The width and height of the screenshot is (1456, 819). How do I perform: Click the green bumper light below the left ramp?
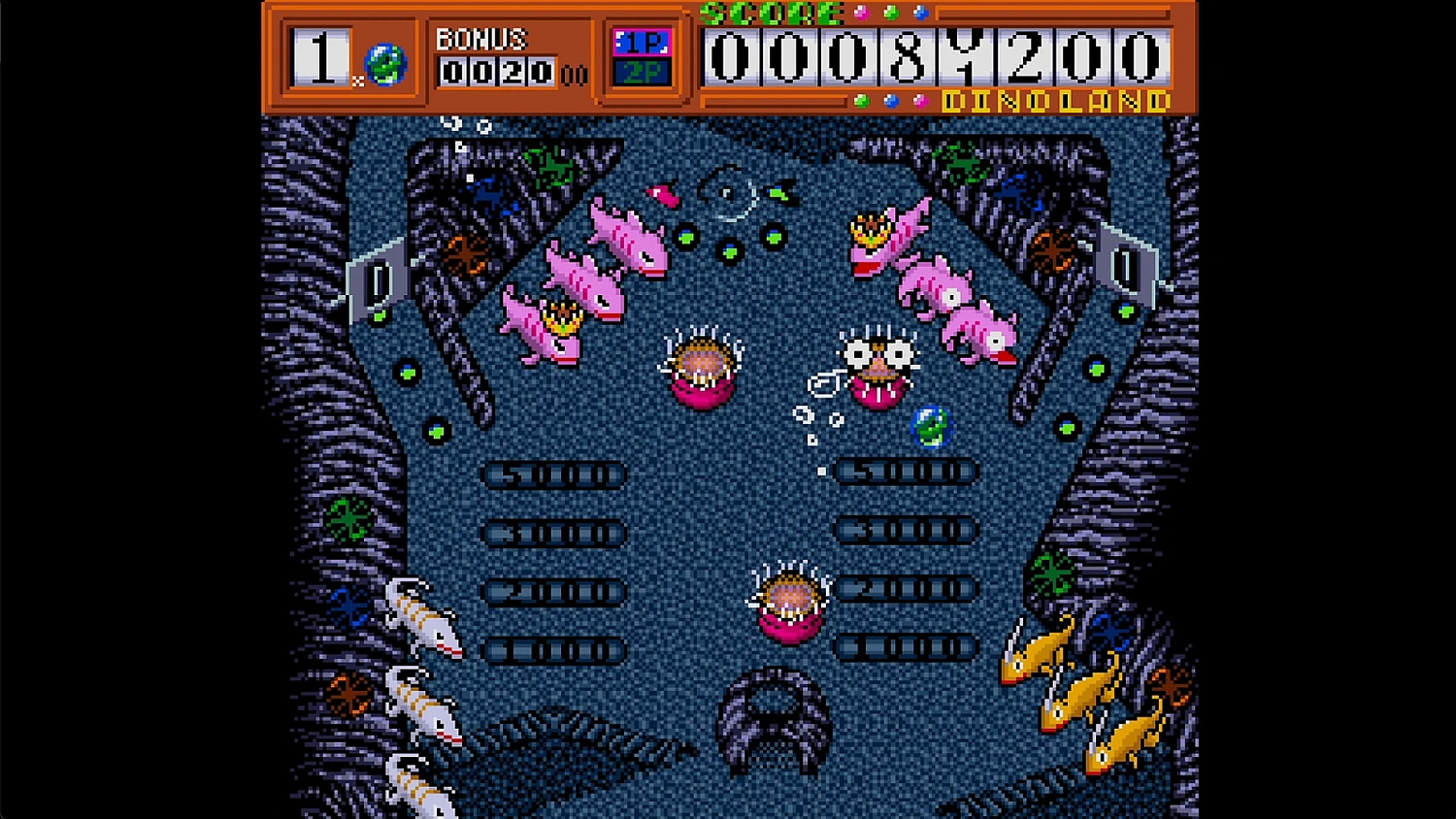click(x=406, y=371)
